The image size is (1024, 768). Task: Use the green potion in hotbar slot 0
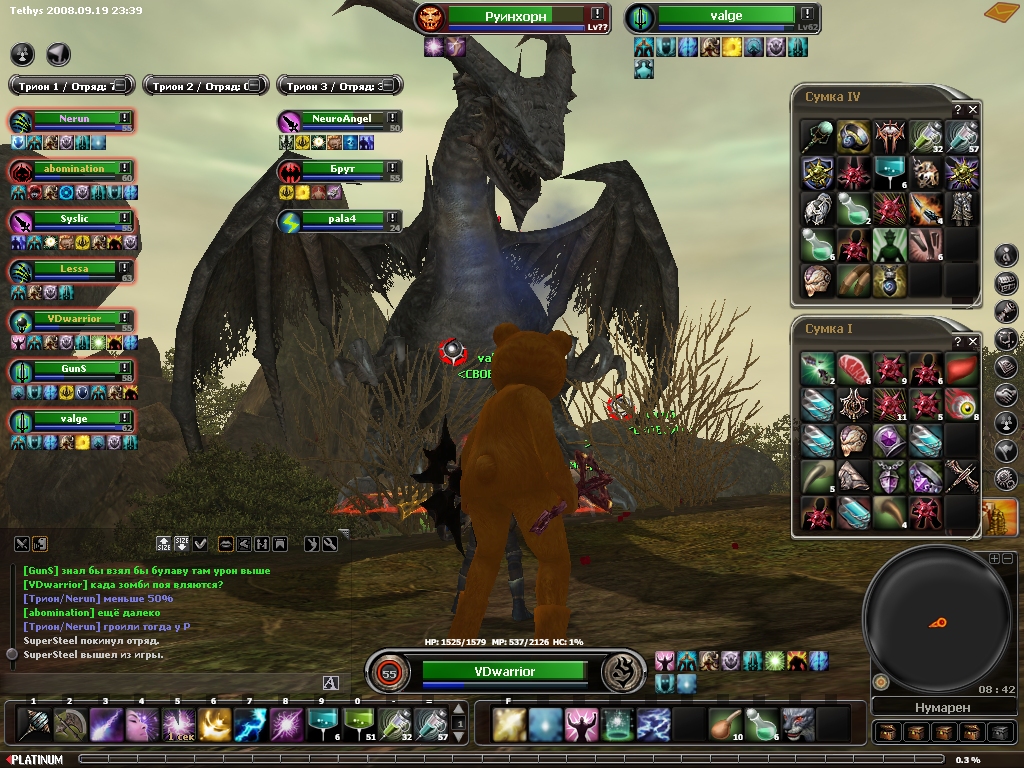[357, 724]
